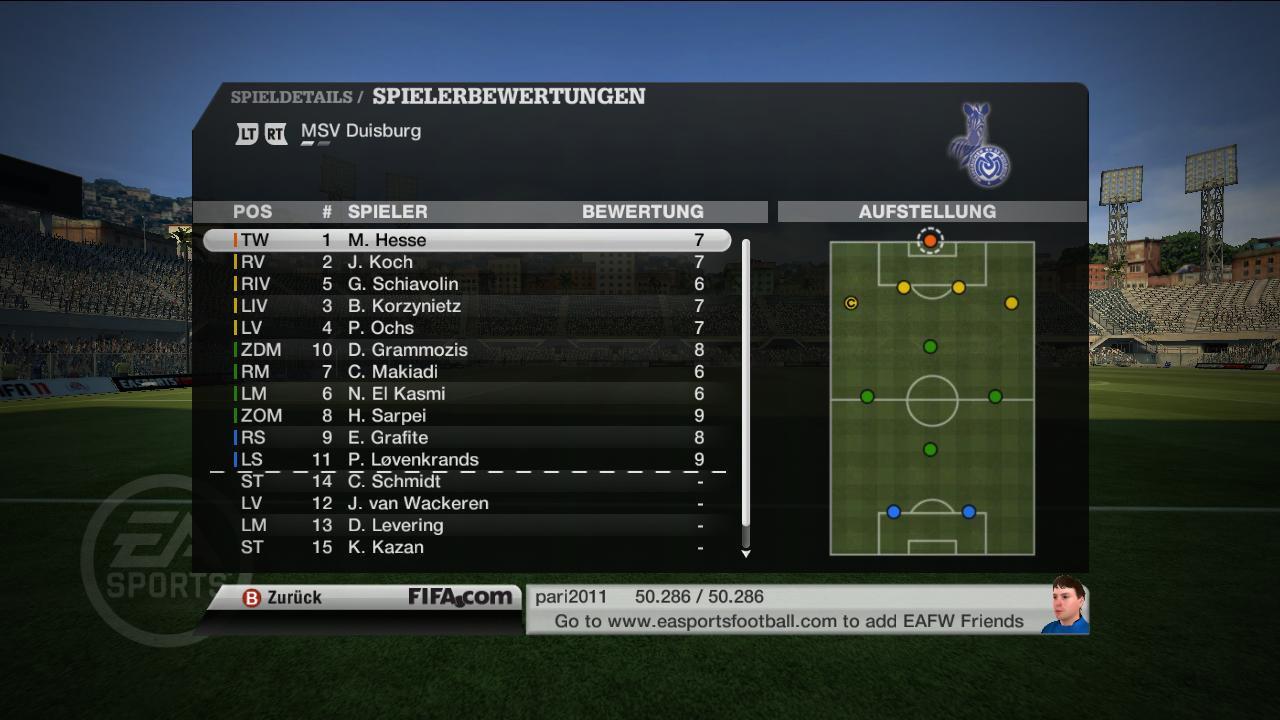Choose J. Koch in the player list
Image resolution: width=1280 pixels, height=720 pixels.
[x=466, y=262]
